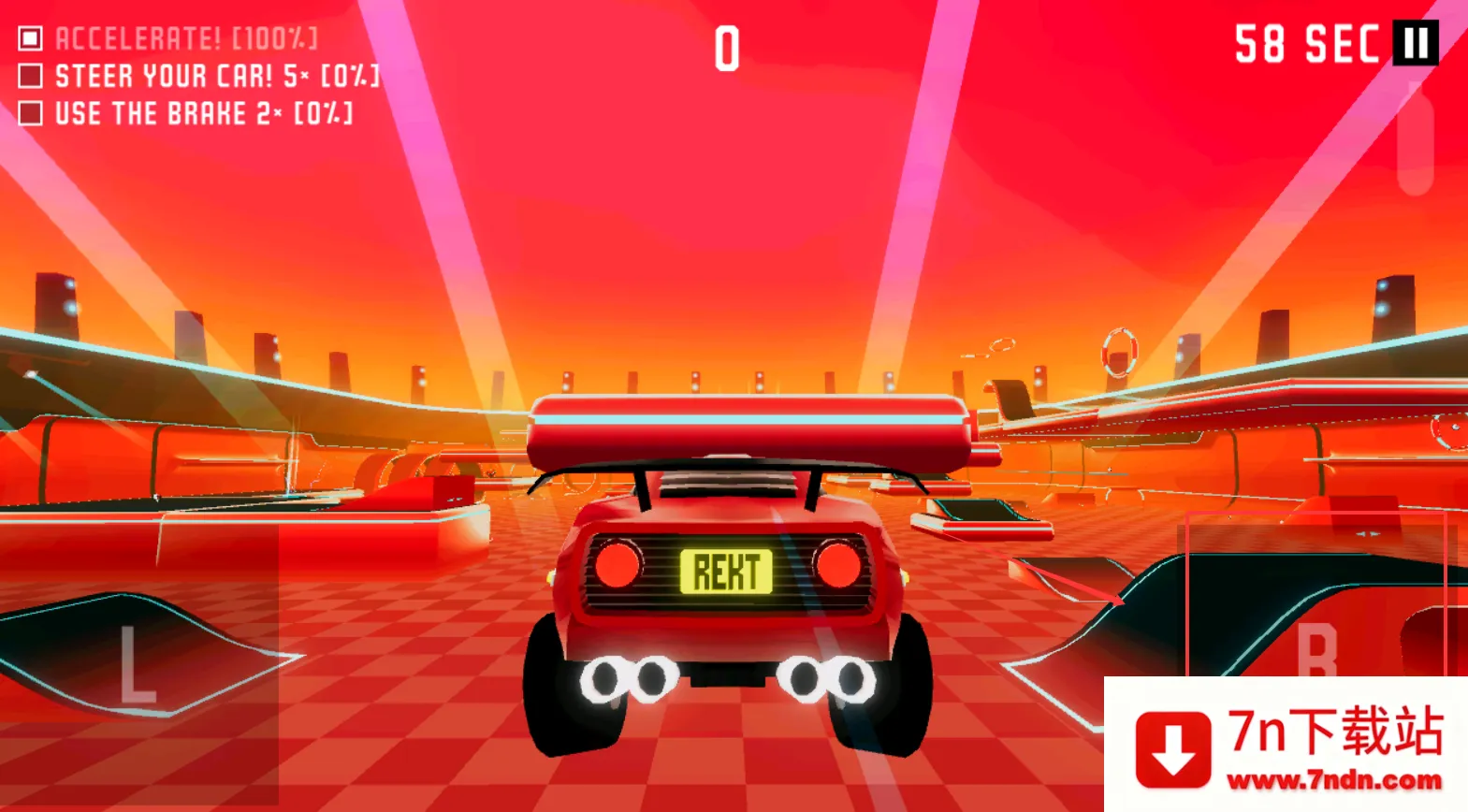Select the ACCELERATE! objective entry
Viewport: 1468px width, 812px height.
187,36
